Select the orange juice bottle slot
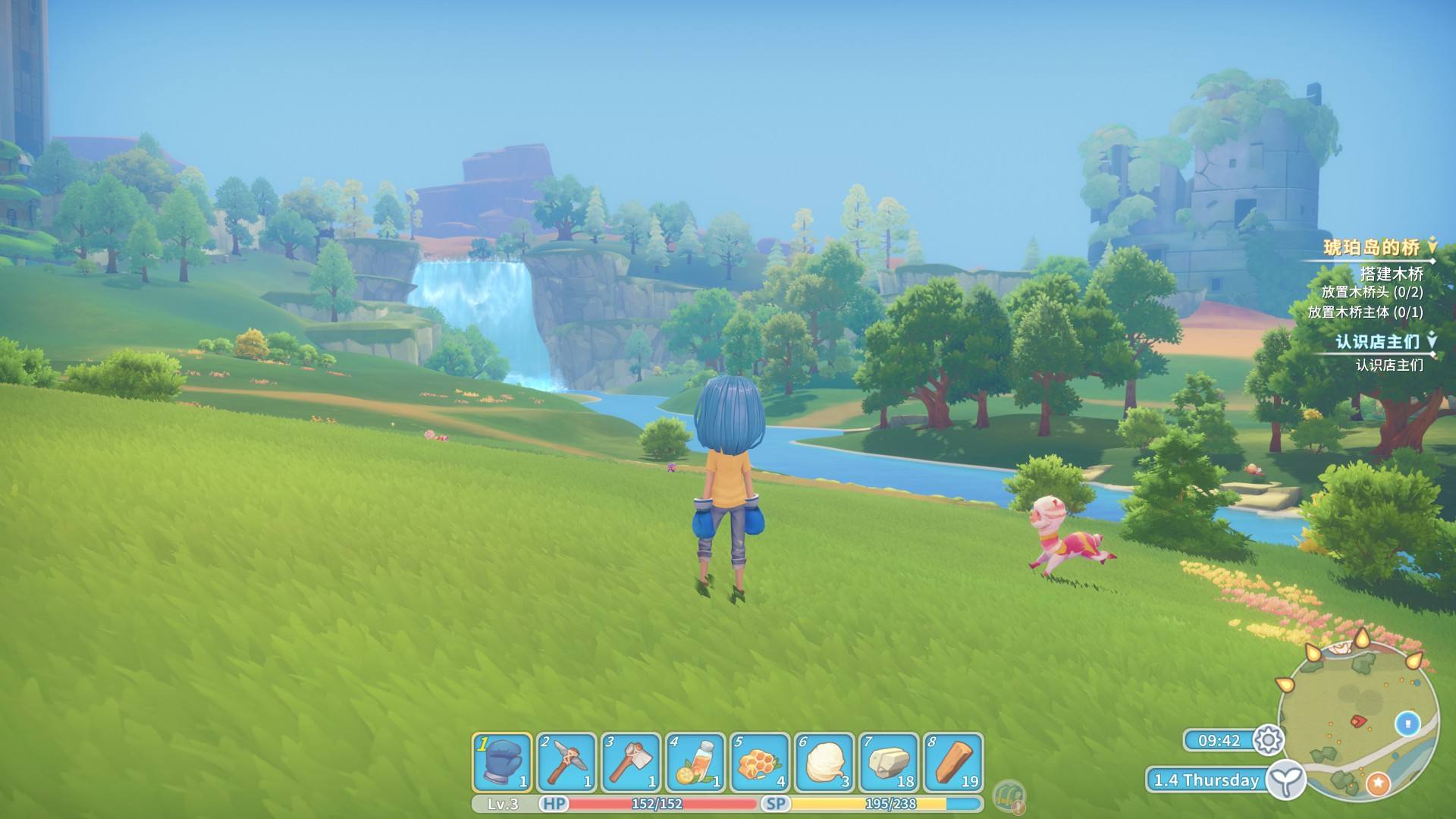This screenshot has height=819, width=1456. point(695,763)
